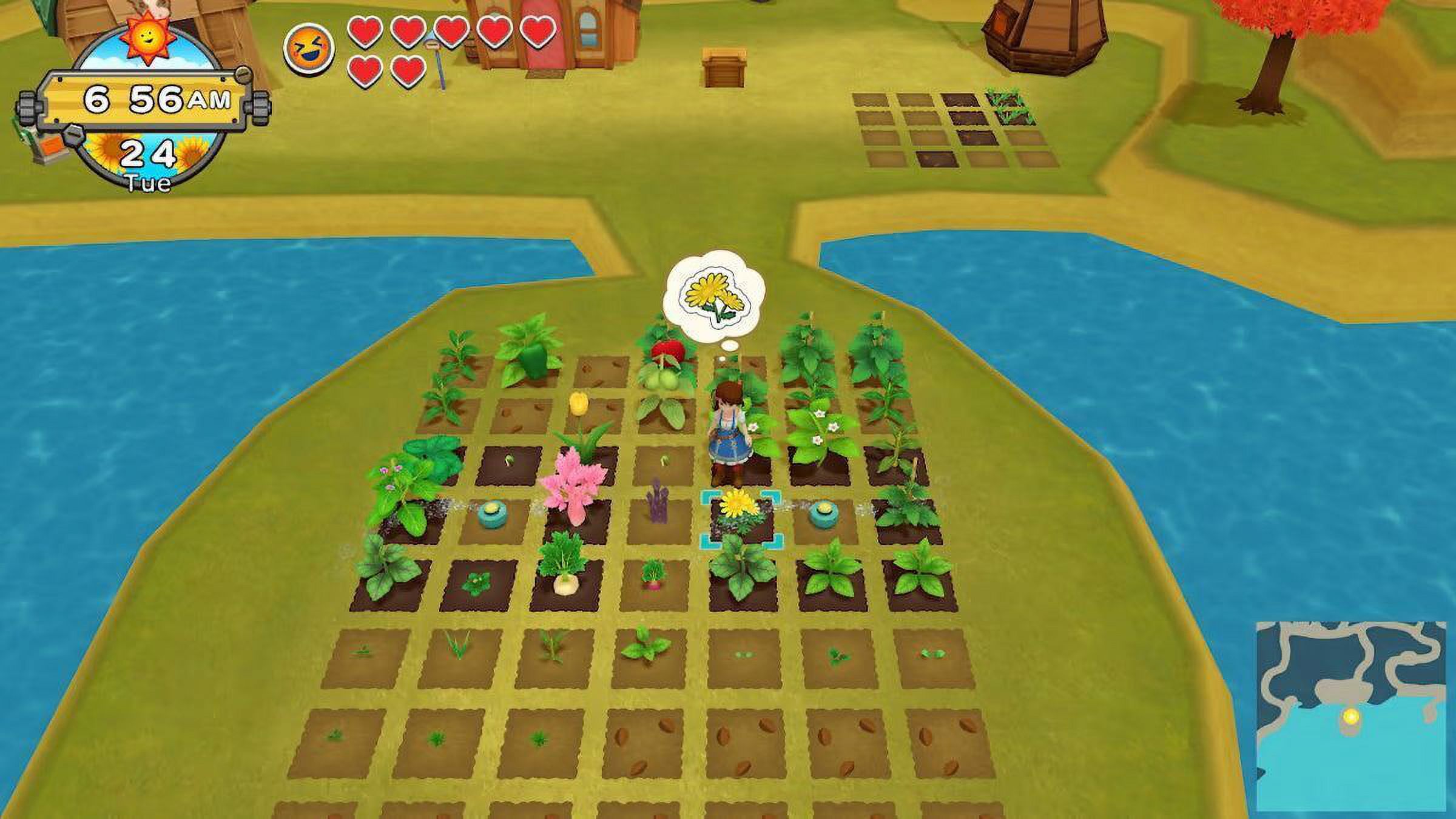Image resolution: width=1456 pixels, height=819 pixels.
Task: Click the last heart on the second row
Action: point(402,68)
